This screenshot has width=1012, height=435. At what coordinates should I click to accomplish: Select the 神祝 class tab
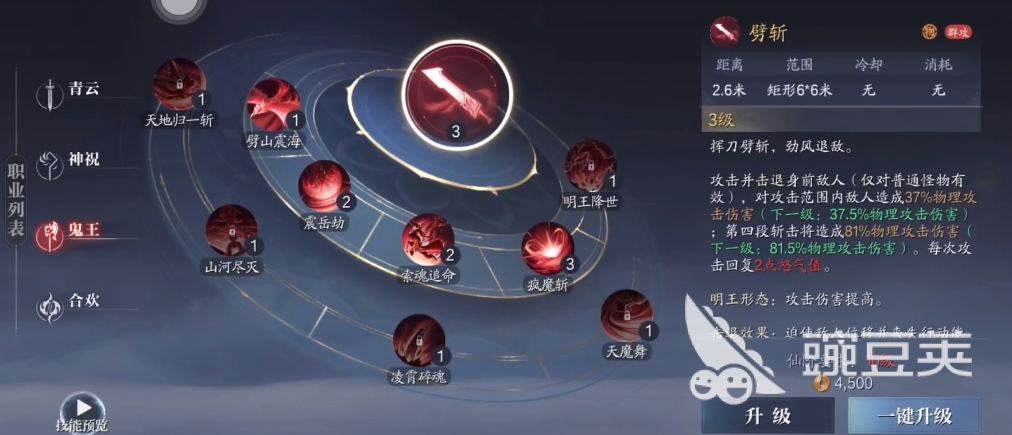click(x=68, y=161)
